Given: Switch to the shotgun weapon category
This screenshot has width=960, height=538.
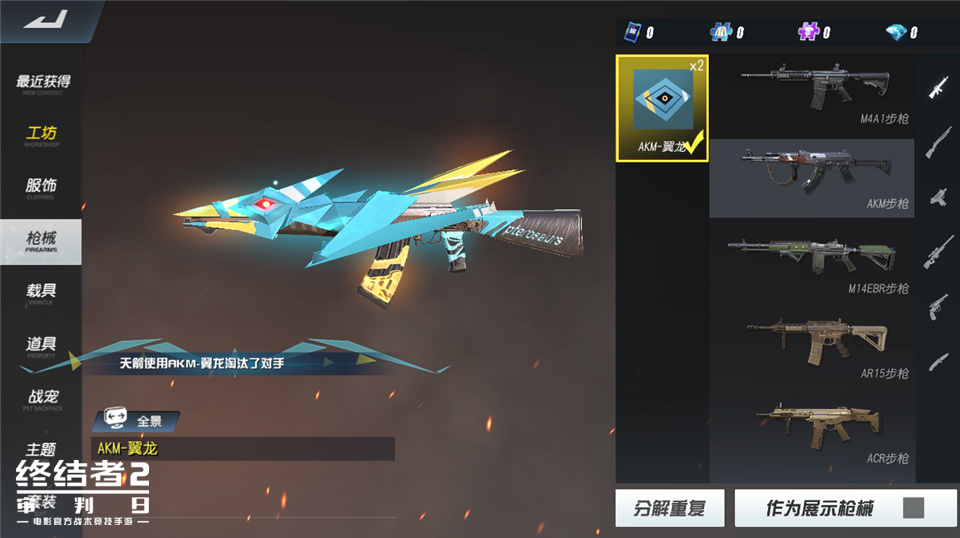Looking at the screenshot, I should 938,141.
